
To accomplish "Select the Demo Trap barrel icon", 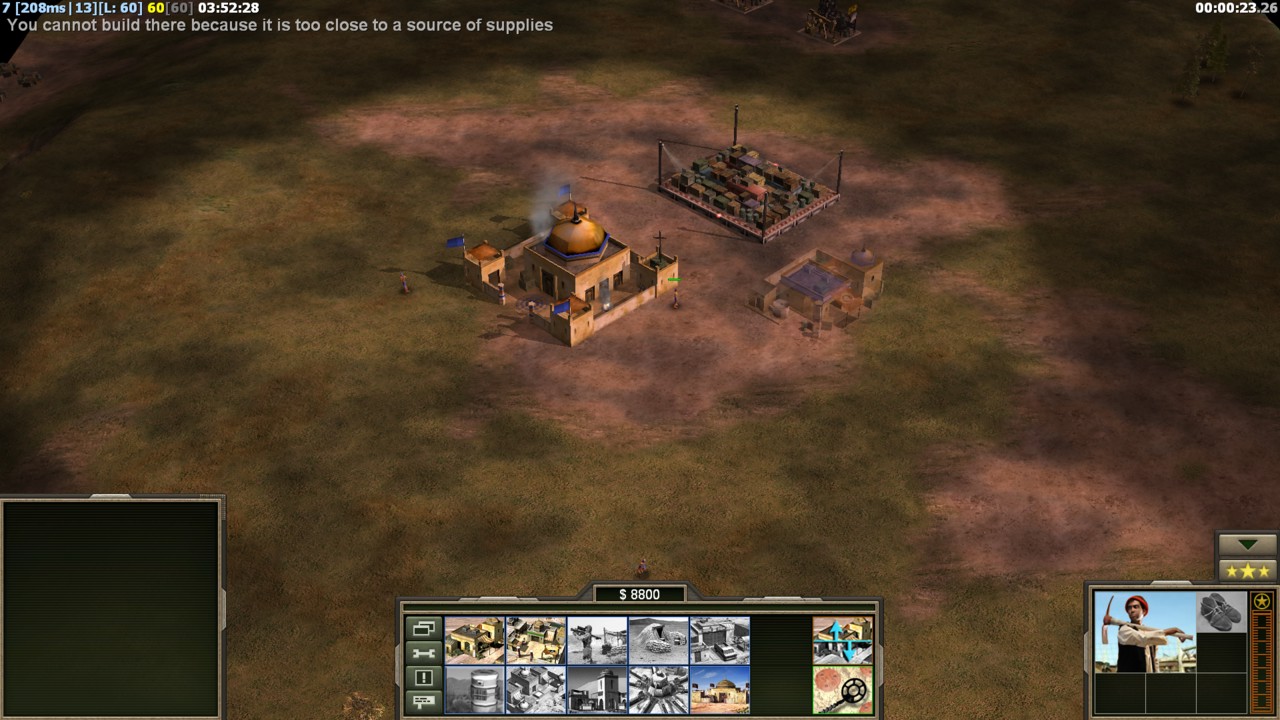I will 475,689.
